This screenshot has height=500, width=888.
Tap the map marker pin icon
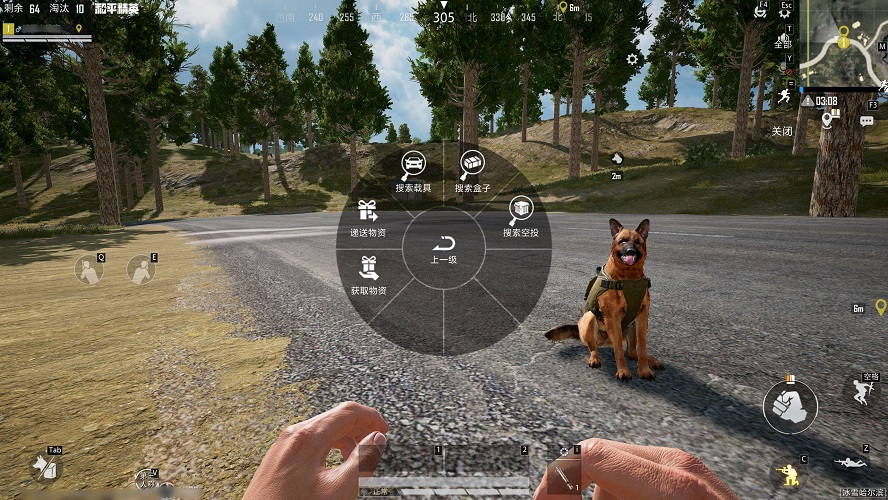coord(828,120)
